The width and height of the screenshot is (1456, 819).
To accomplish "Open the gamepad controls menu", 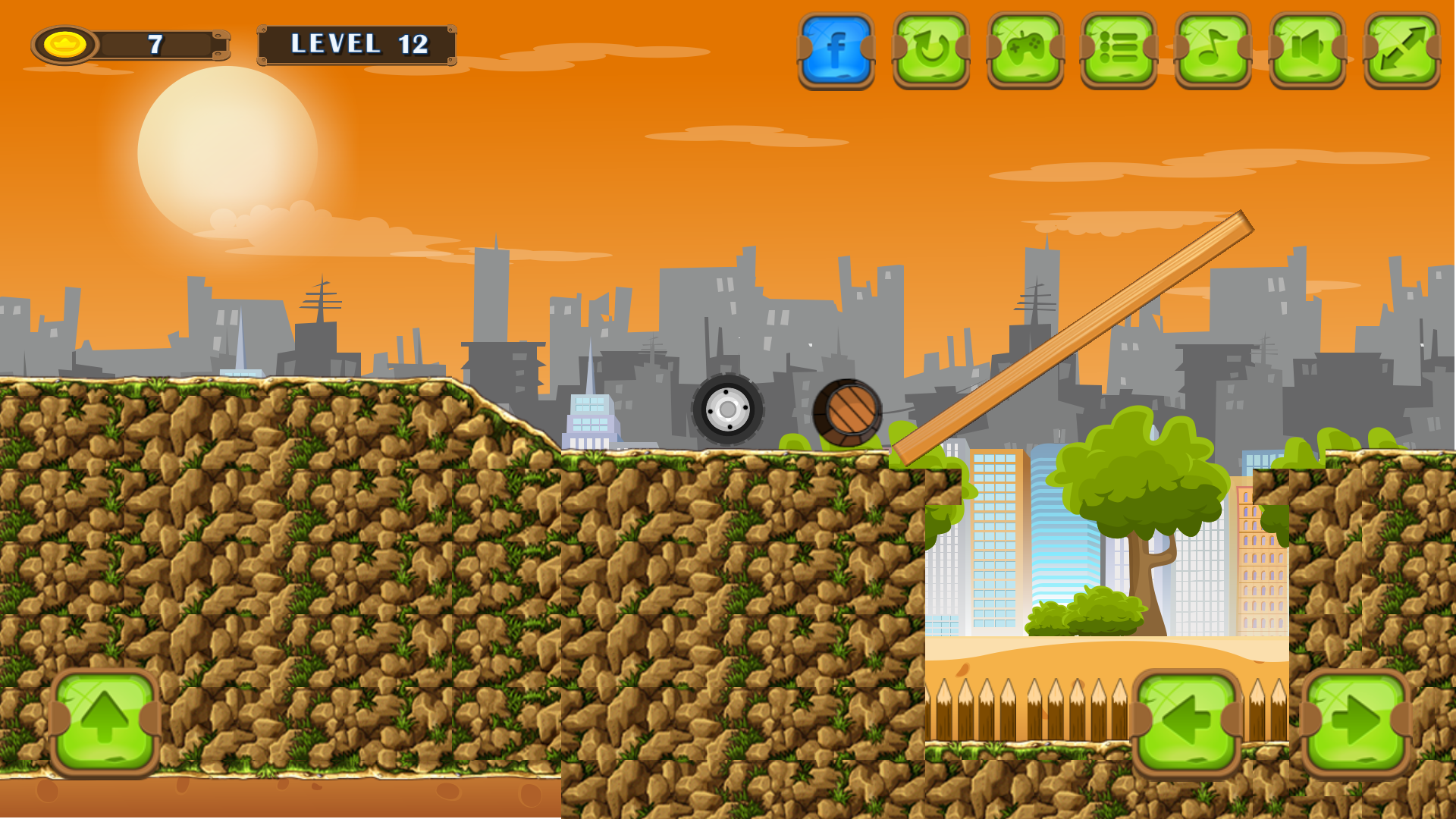I will click(1025, 48).
